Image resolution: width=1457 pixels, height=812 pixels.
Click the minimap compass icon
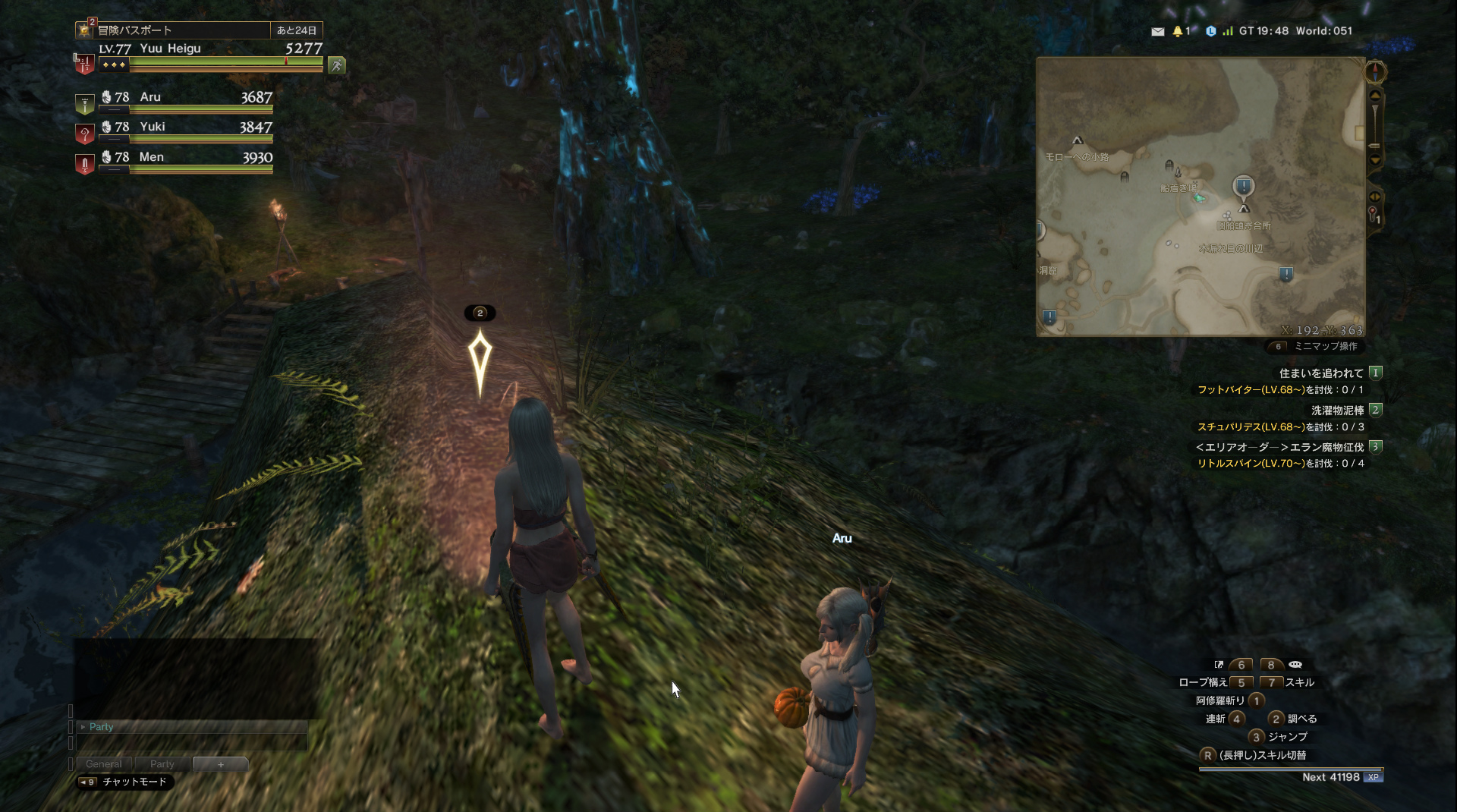click(x=1375, y=72)
